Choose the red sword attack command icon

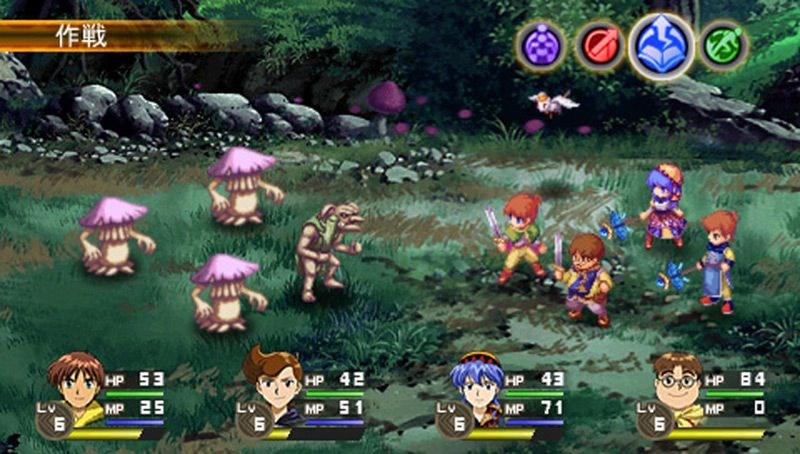[600, 46]
